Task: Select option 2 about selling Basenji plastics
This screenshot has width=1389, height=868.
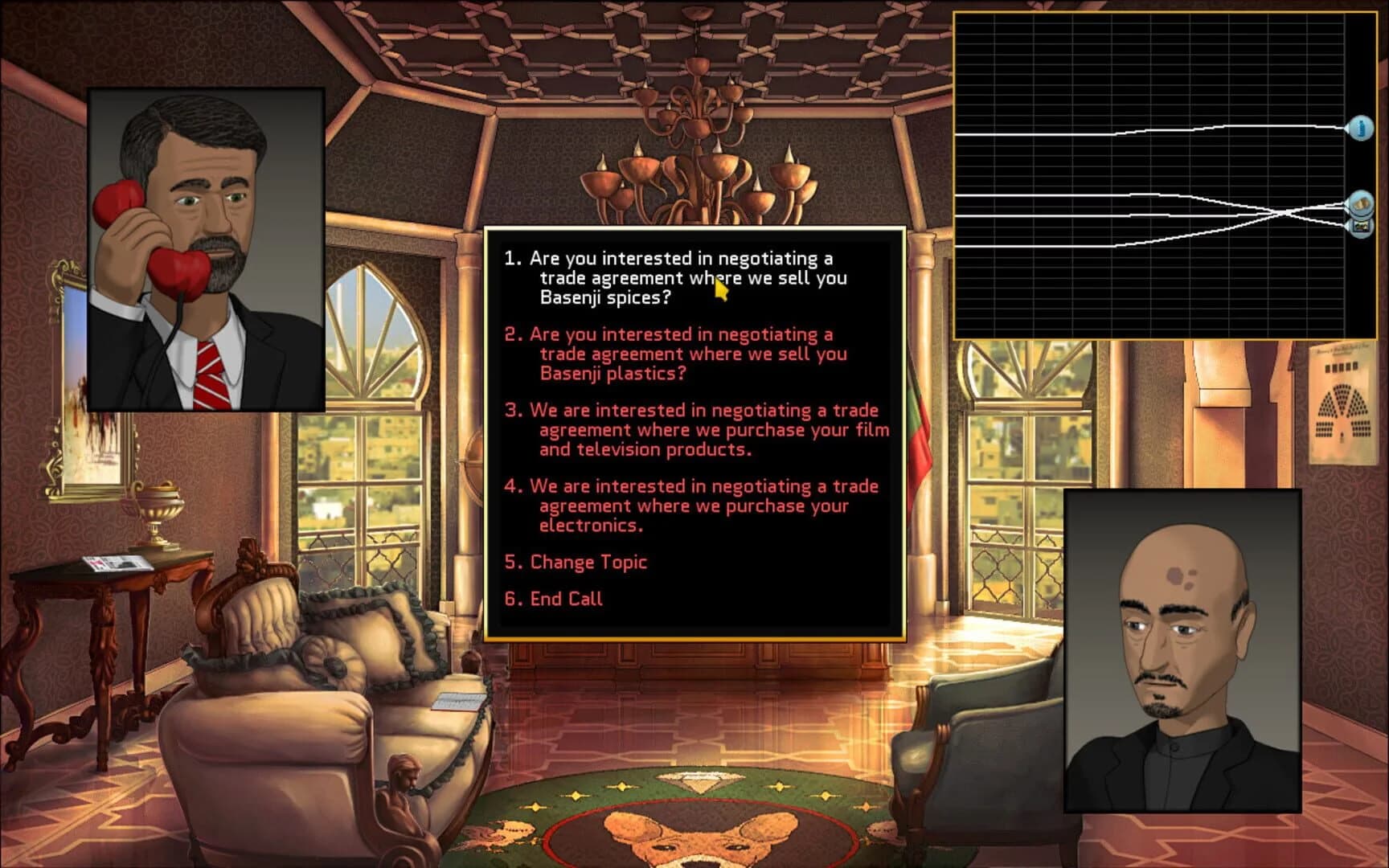Action: (x=675, y=354)
